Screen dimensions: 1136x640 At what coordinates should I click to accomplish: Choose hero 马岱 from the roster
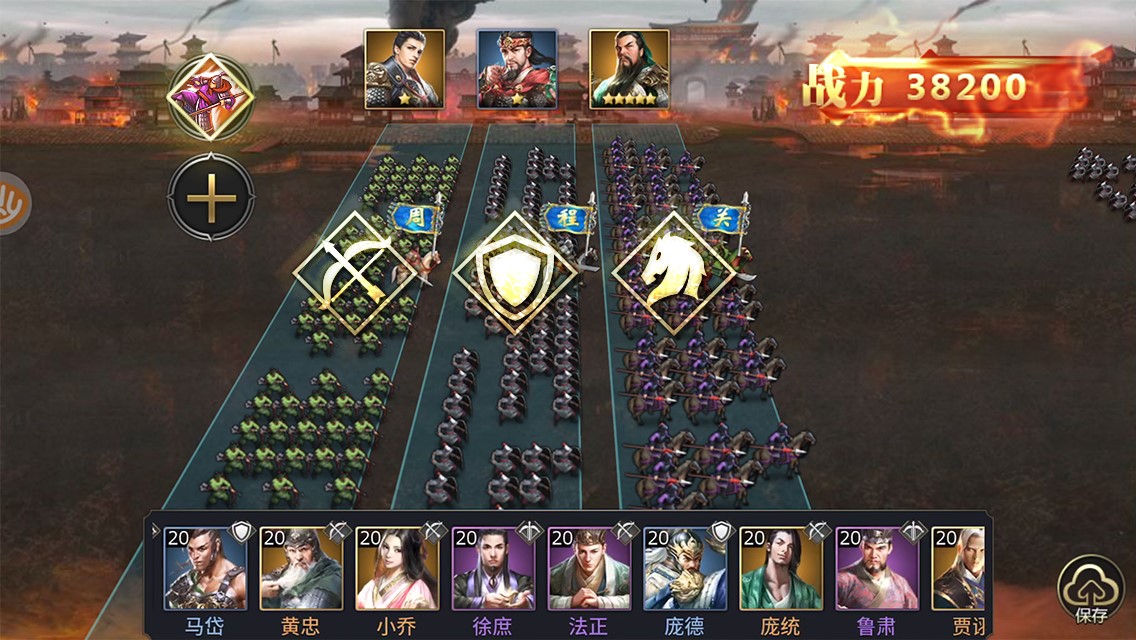(x=204, y=569)
